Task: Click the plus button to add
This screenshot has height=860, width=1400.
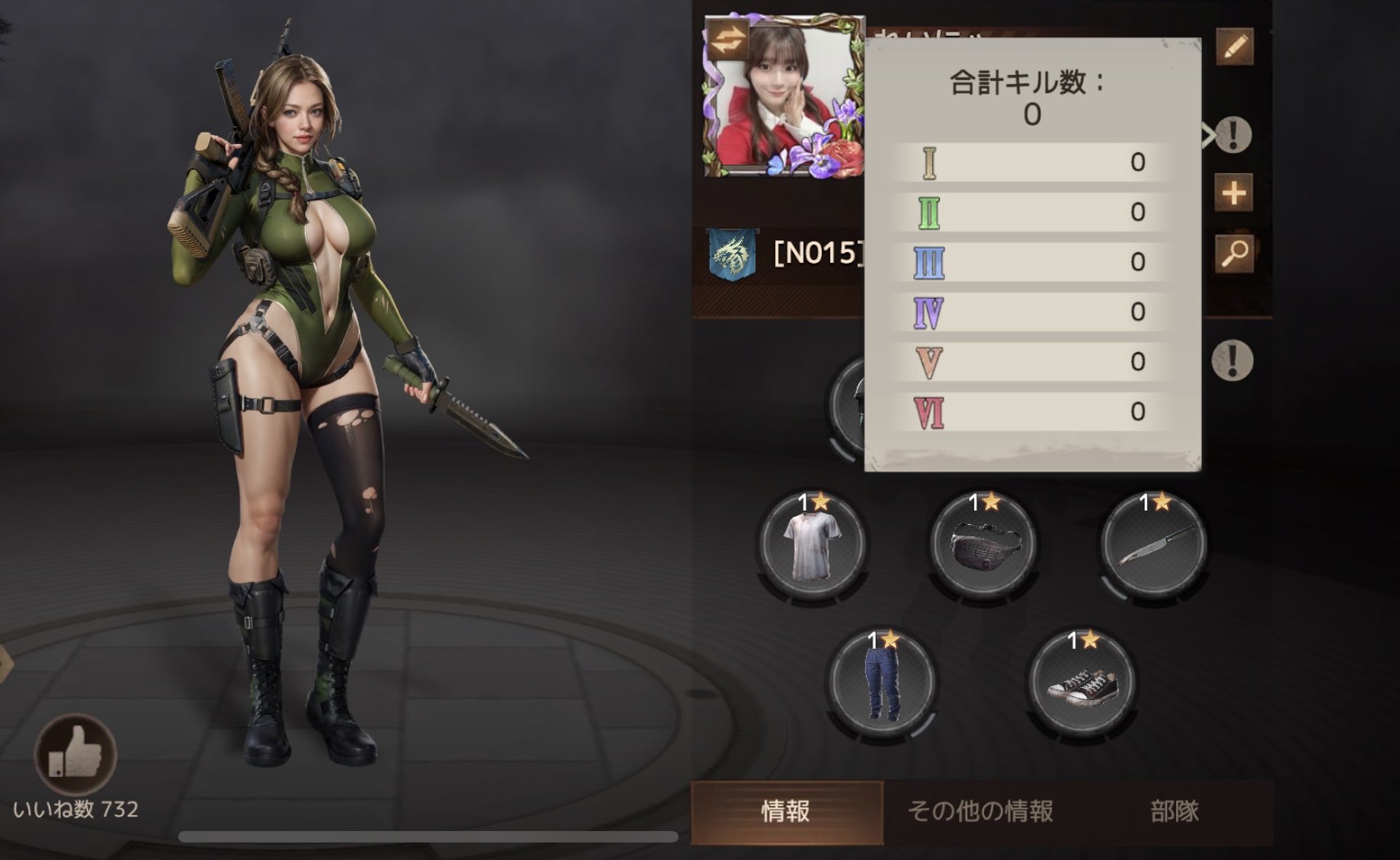Action: click(x=1234, y=193)
